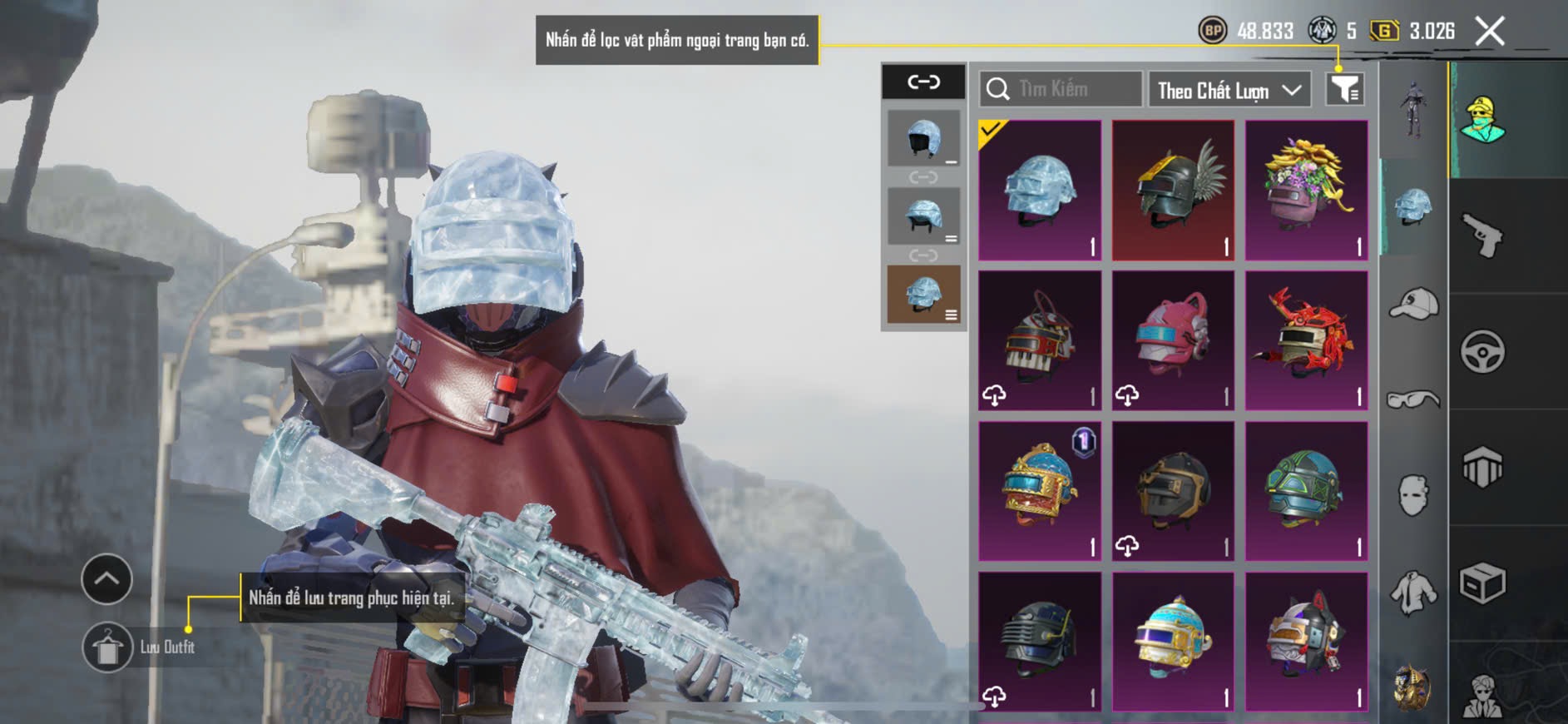This screenshot has height=724, width=1568.
Task: Switch to the steering wheel vehicle category
Action: [1482, 351]
